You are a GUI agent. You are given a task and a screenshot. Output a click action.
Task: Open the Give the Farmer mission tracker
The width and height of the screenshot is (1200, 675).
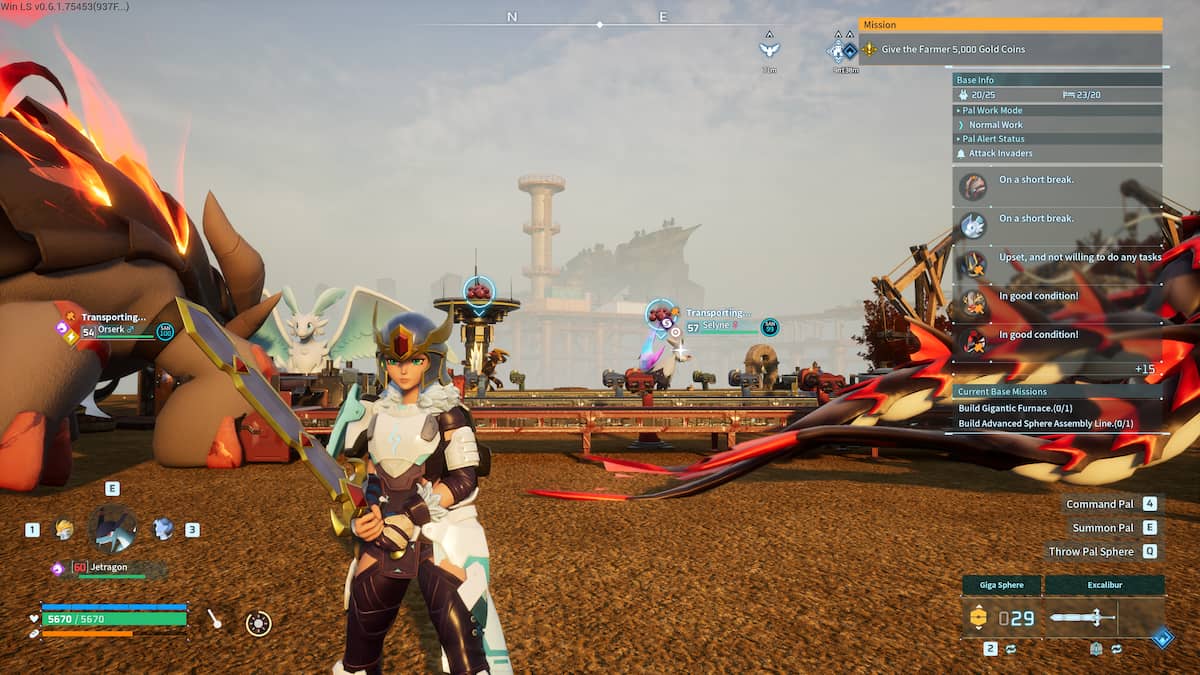1010,49
